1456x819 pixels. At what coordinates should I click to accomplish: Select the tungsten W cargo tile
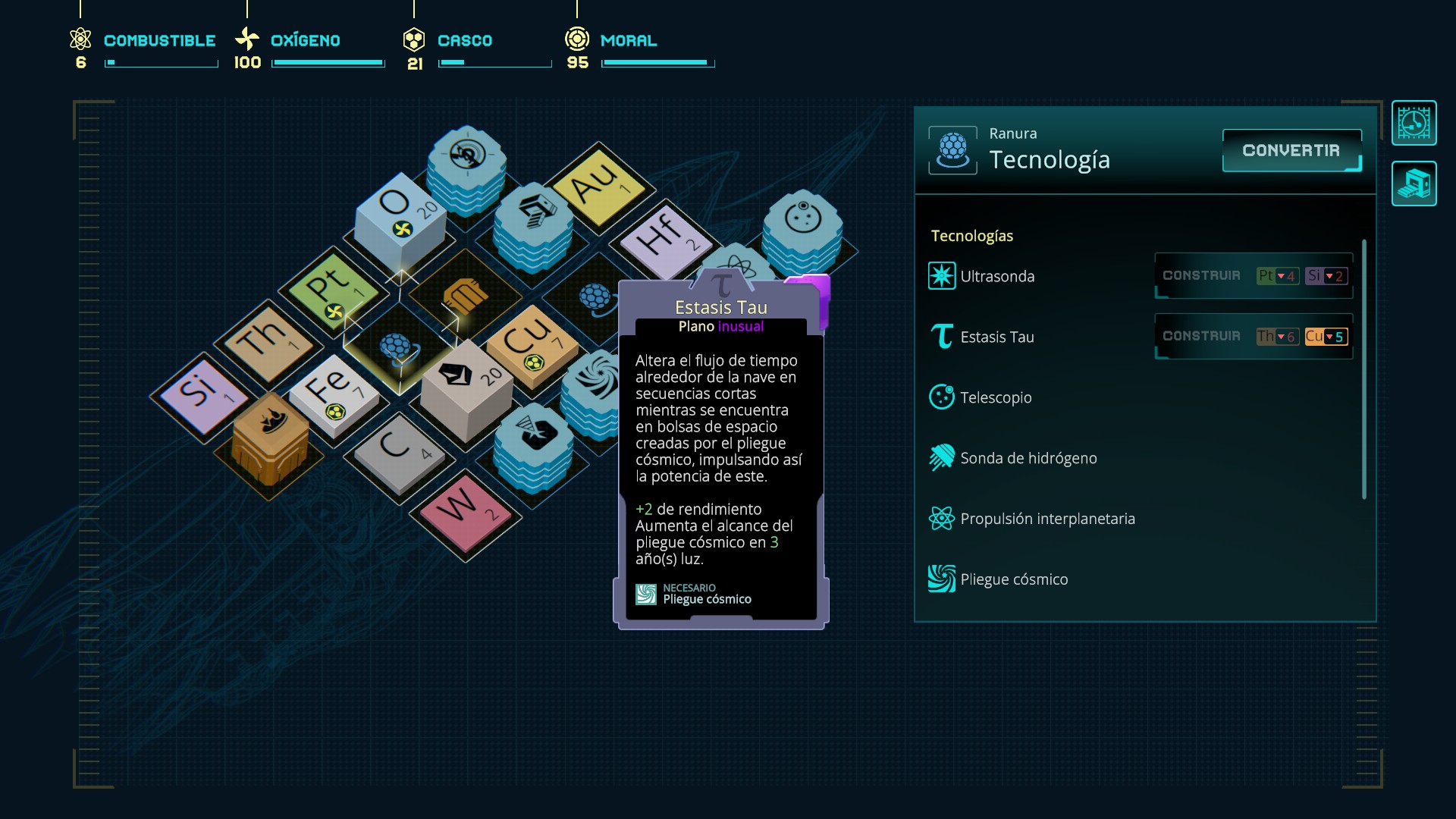(464, 510)
